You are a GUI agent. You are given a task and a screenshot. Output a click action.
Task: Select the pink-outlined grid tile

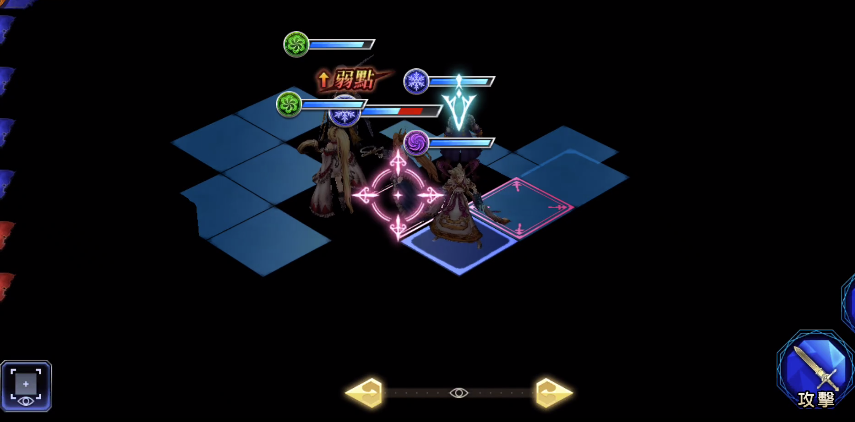[525, 208]
